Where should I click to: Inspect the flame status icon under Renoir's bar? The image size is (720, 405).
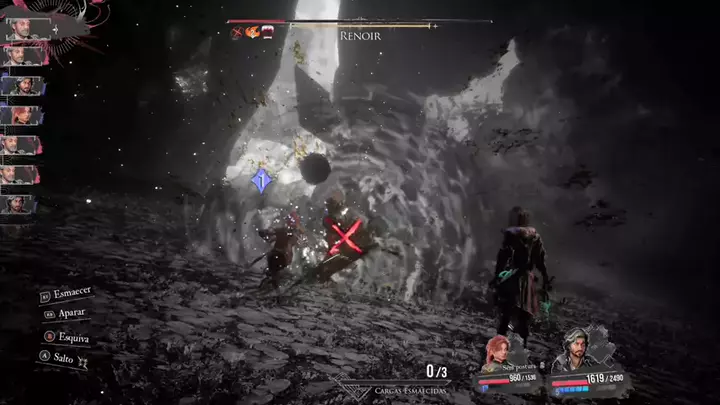click(x=252, y=32)
